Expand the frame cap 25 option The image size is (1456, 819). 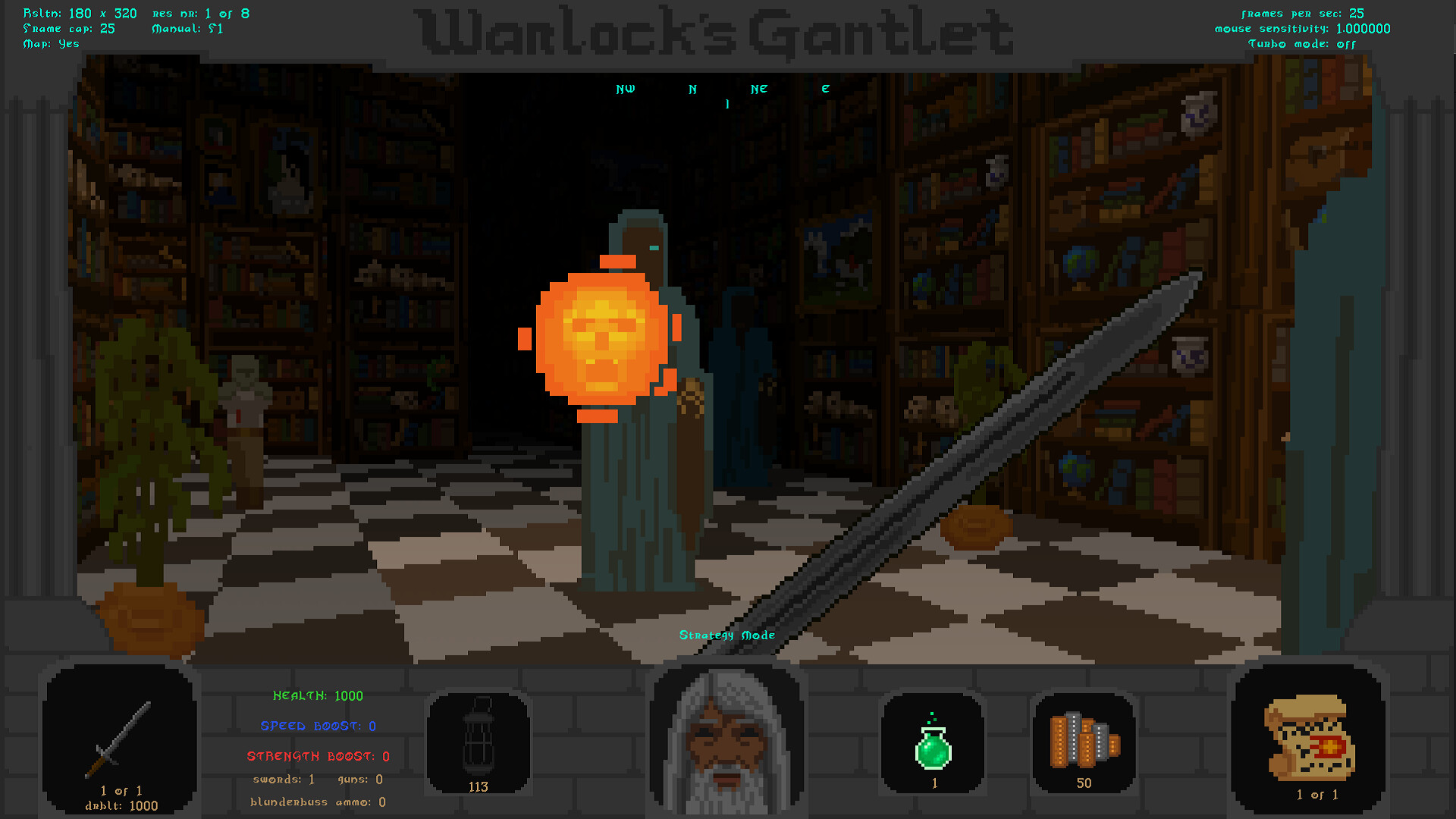(69, 28)
